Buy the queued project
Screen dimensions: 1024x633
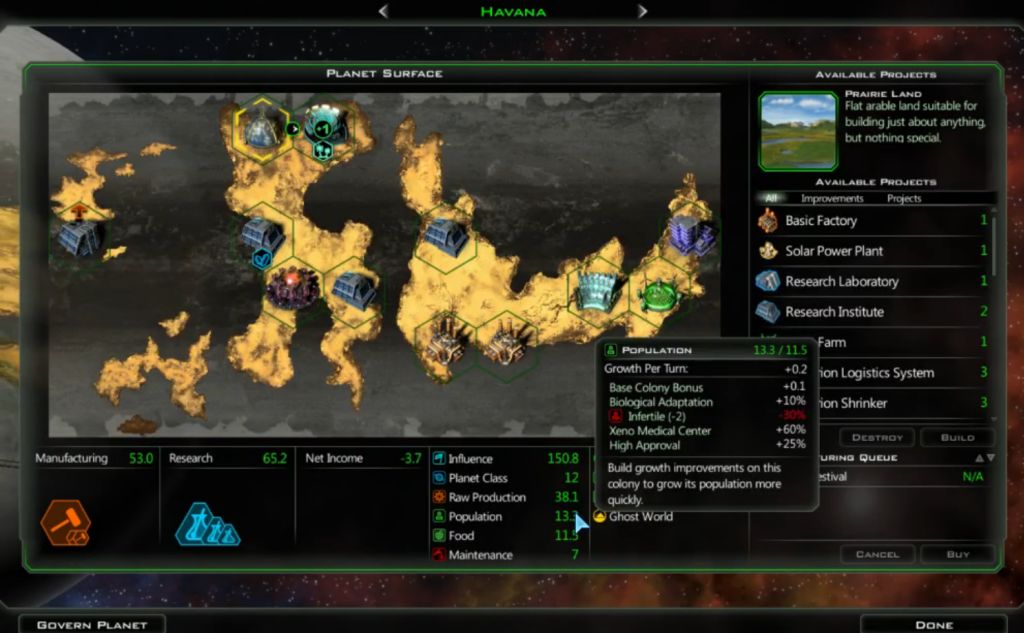957,554
